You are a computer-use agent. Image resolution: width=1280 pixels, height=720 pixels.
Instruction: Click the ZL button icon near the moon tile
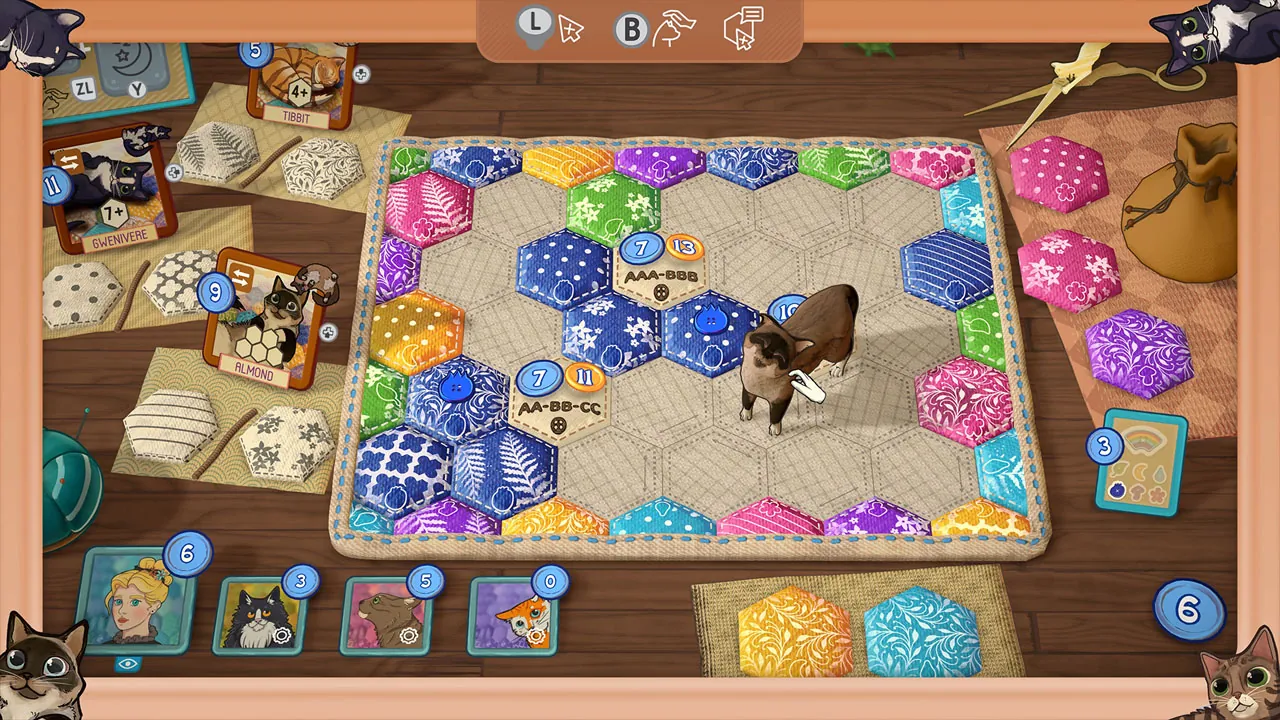point(84,89)
